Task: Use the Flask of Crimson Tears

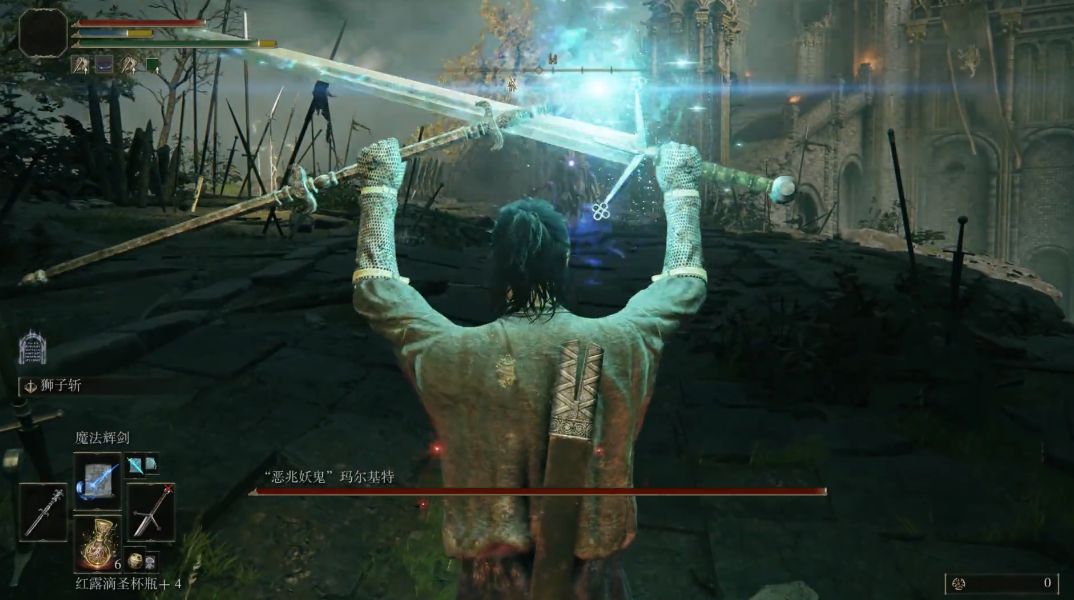Action: click(97, 541)
